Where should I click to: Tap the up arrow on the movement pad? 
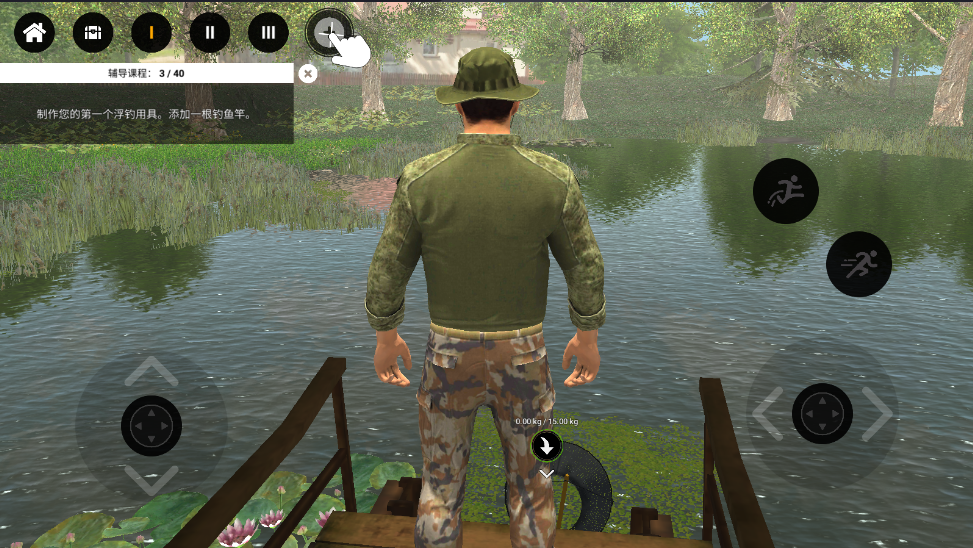point(151,373)
